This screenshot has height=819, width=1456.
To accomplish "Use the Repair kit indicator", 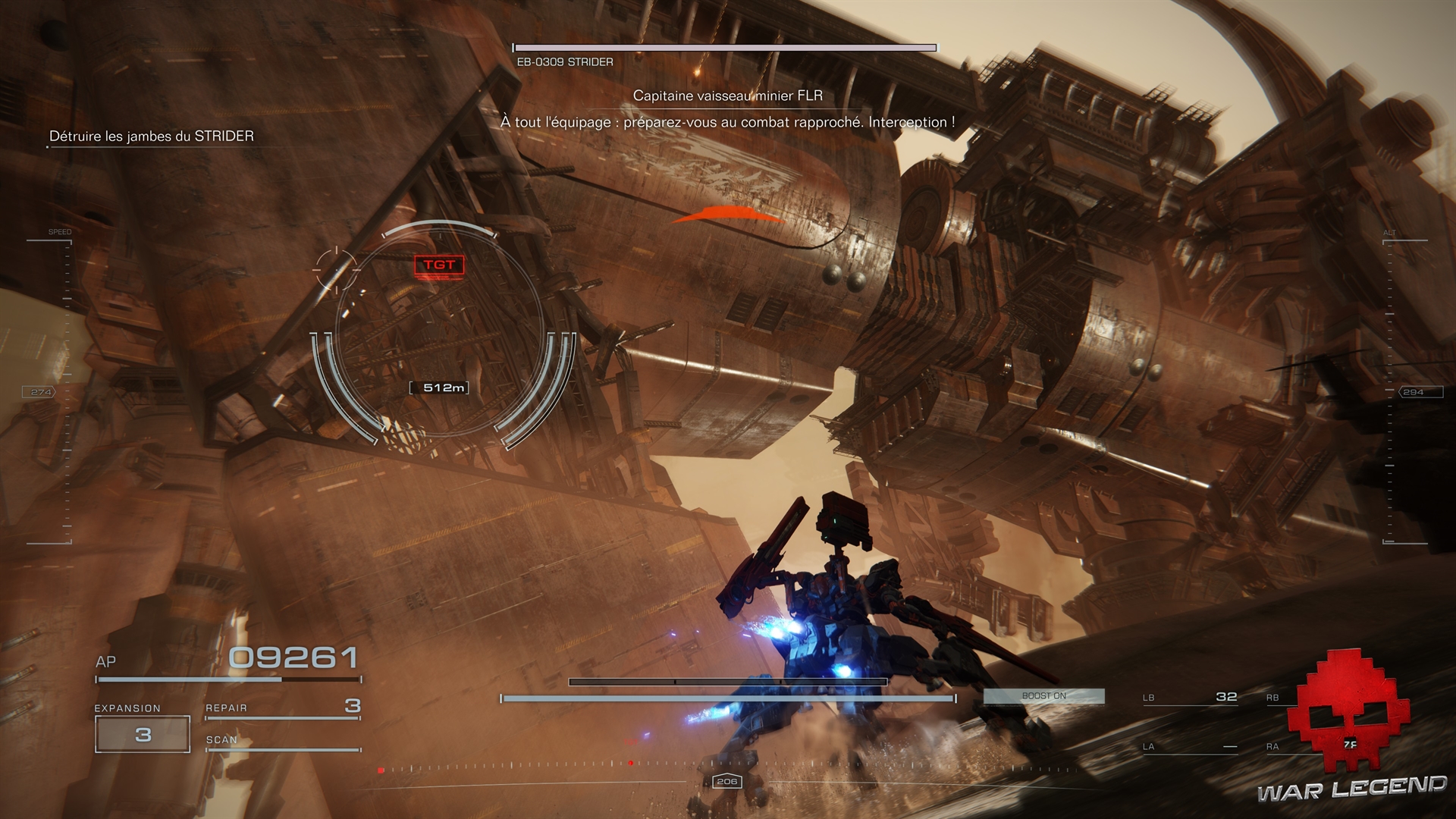I will pos(282,708).
